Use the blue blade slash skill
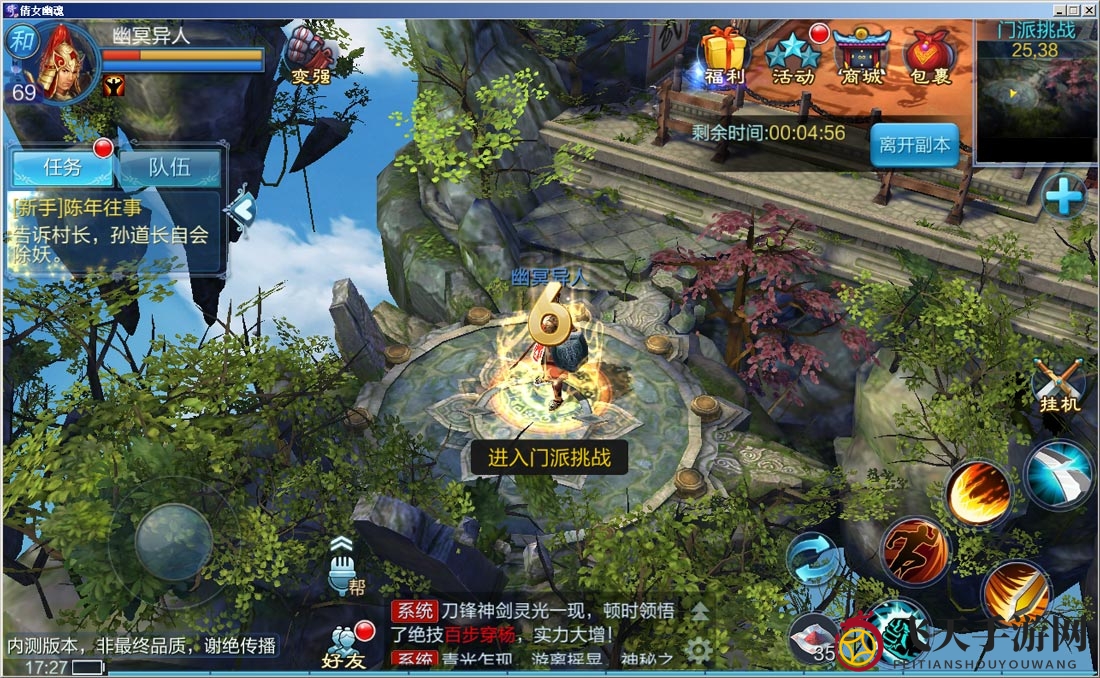 [x=1059, y=473]
